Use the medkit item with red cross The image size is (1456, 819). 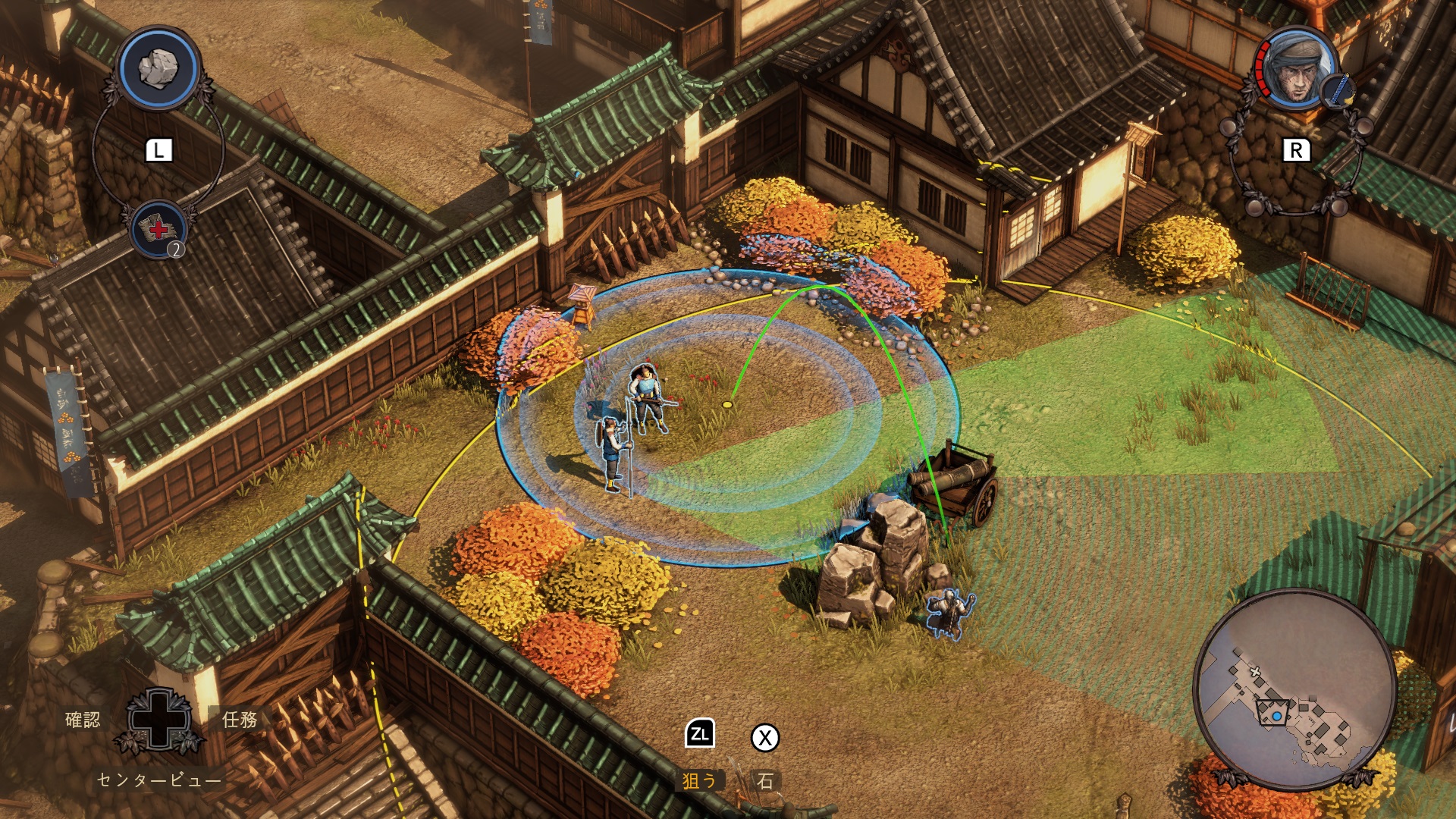click(158, 229)
